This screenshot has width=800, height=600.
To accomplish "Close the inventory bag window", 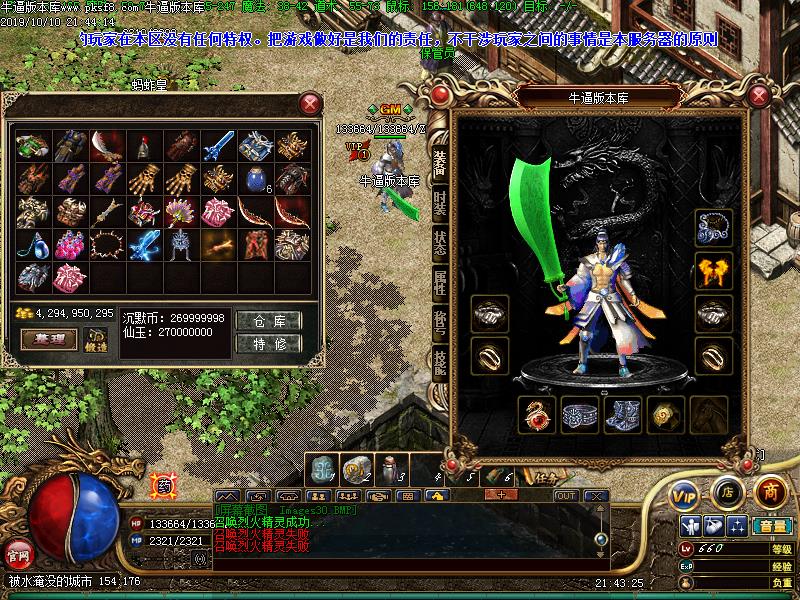I will 311,103.
